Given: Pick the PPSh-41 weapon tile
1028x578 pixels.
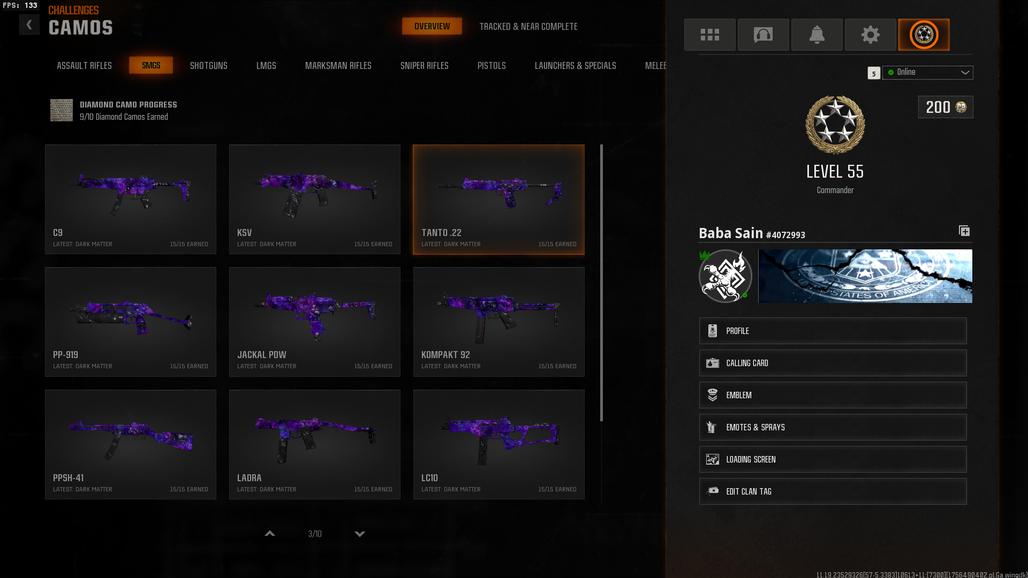Looking at the screenshot, I should tap(131, 444).
